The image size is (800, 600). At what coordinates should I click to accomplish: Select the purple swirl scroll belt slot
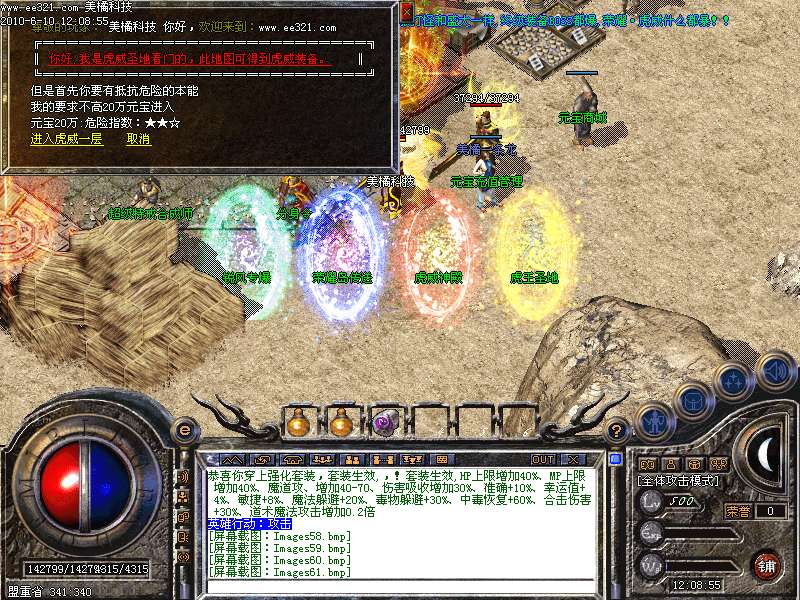(384, 424)
